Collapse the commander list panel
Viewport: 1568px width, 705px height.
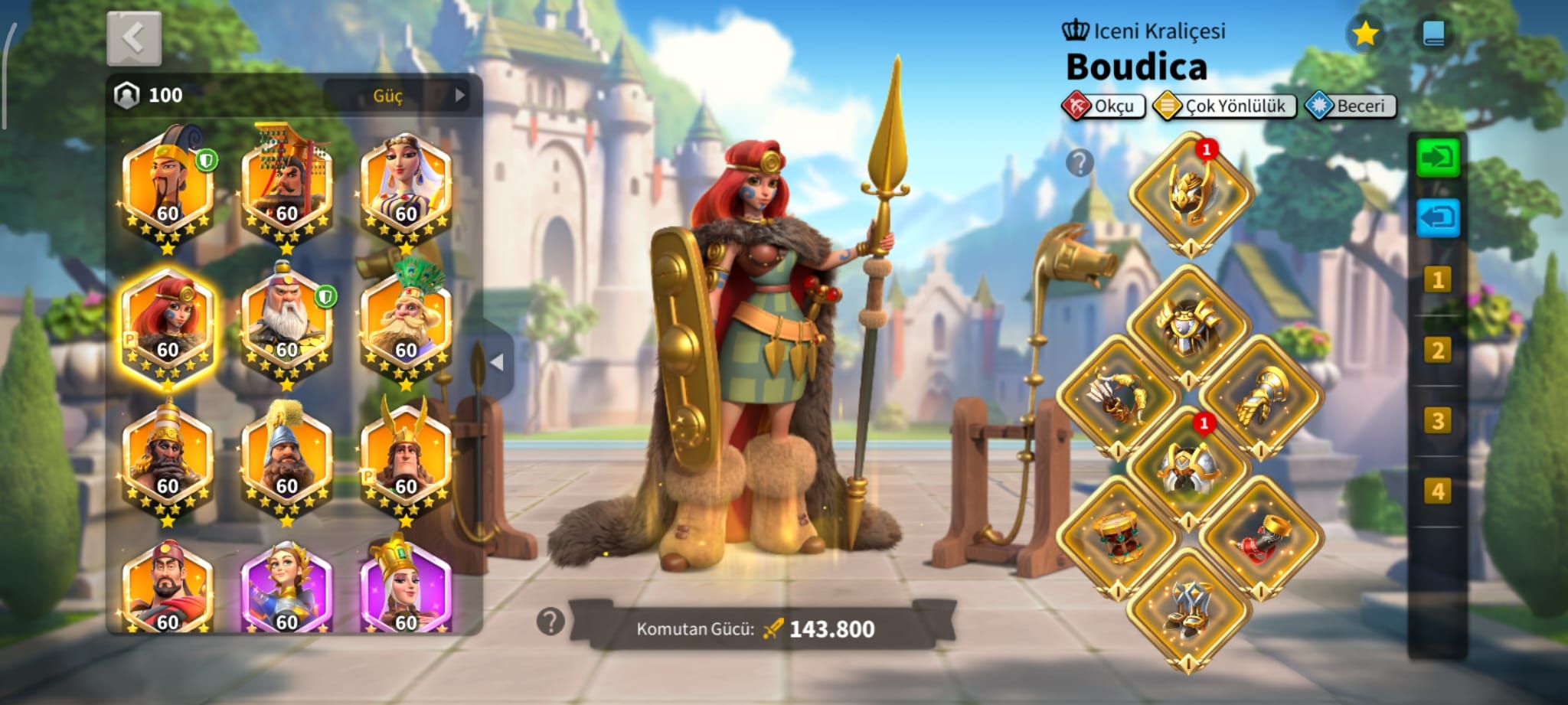click(x=497, y=362)
